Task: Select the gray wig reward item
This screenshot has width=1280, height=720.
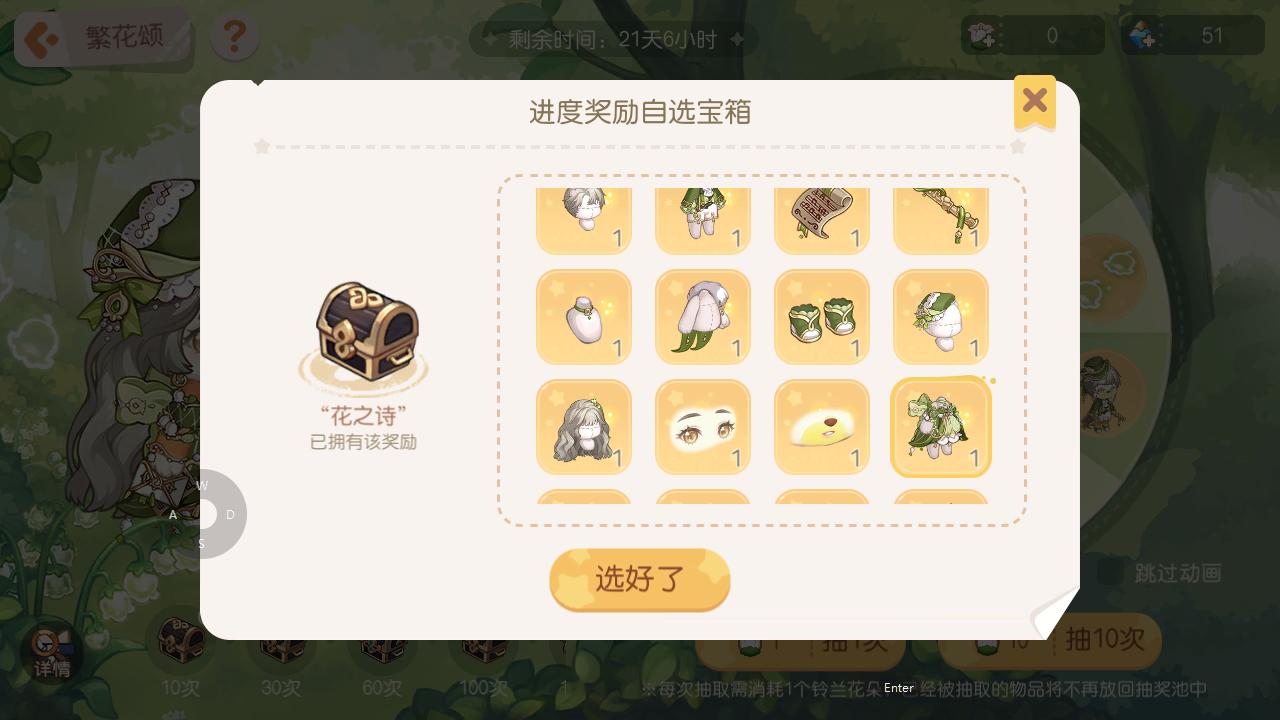Action: pyautogui.click(x=584, y=427)
